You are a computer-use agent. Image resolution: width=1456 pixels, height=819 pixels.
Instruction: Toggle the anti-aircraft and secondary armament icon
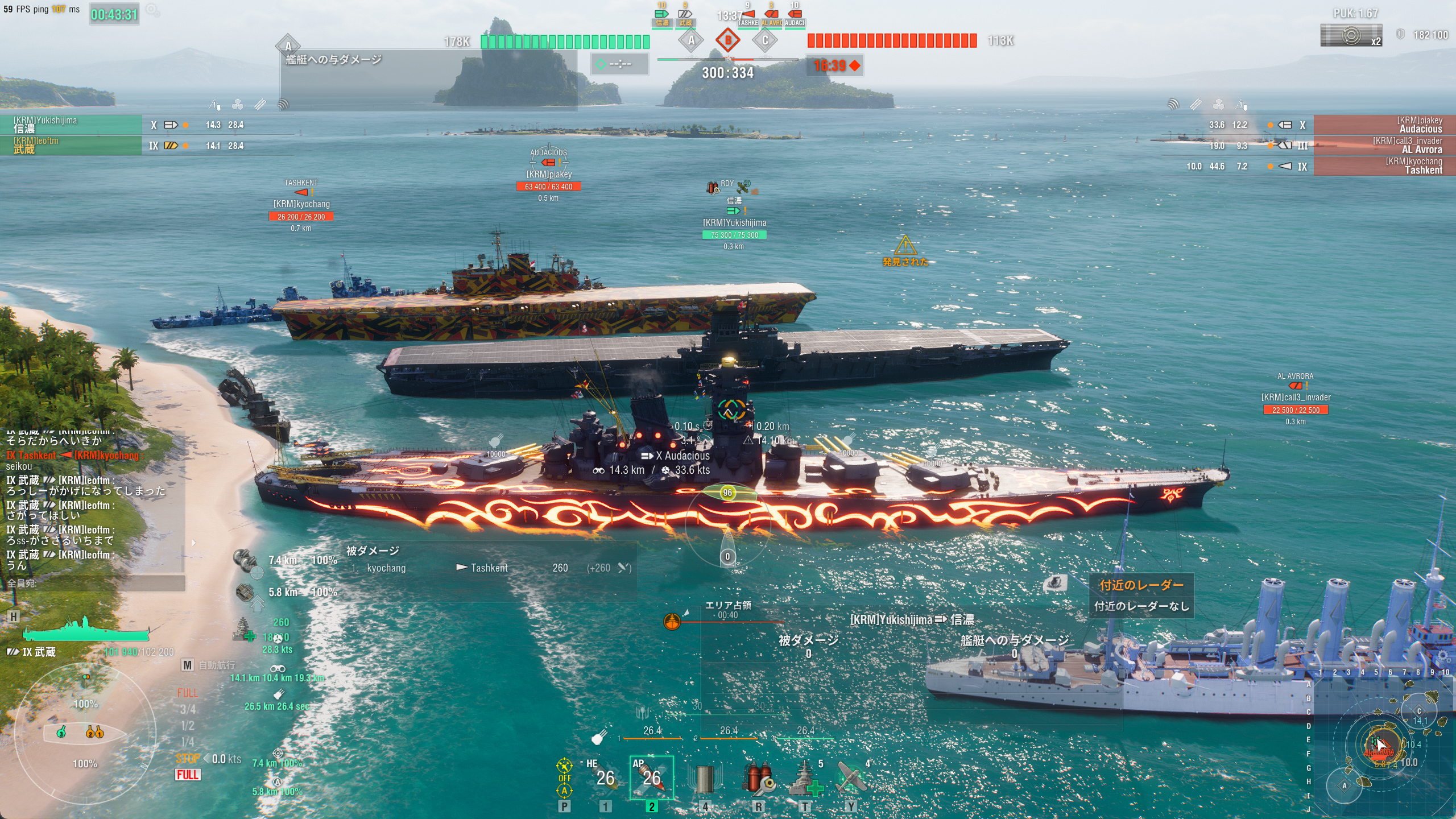(x=564, y=777)
